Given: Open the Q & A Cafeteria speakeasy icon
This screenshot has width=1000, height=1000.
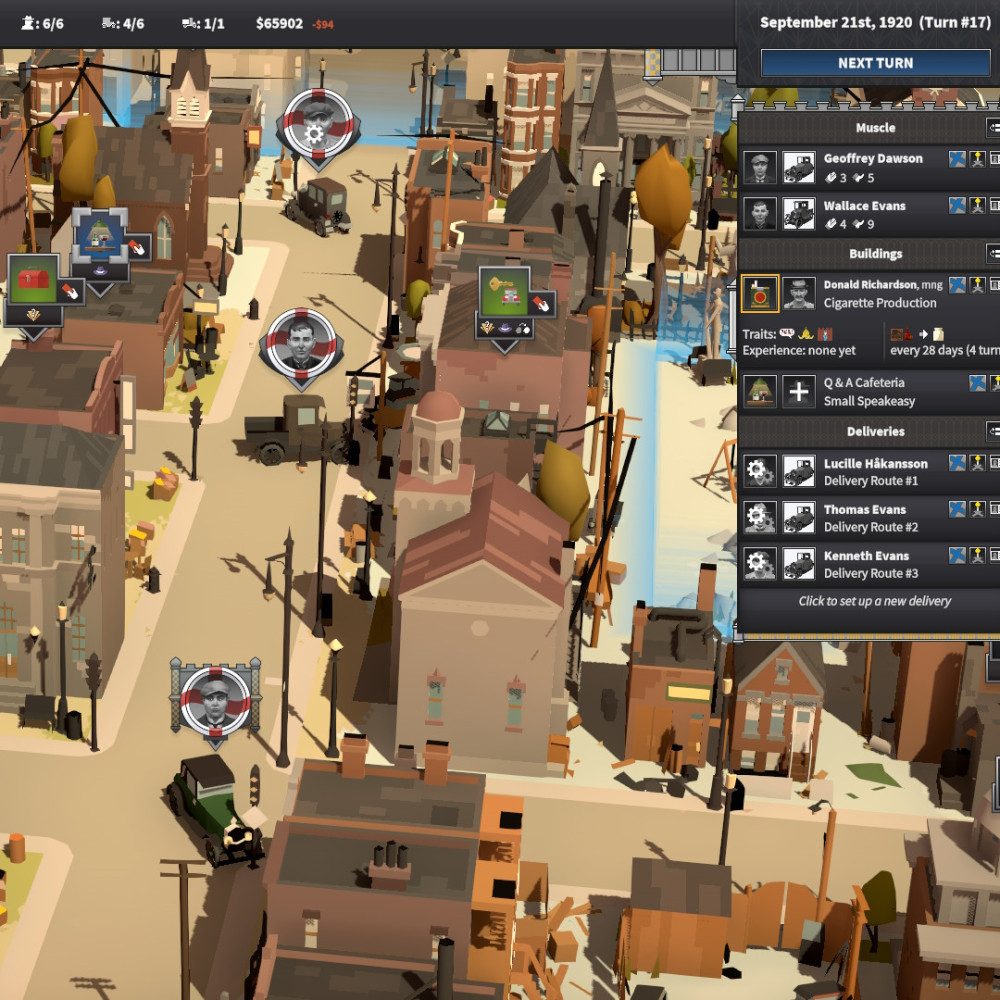Looking at the screenshot, I should point(760,392).
